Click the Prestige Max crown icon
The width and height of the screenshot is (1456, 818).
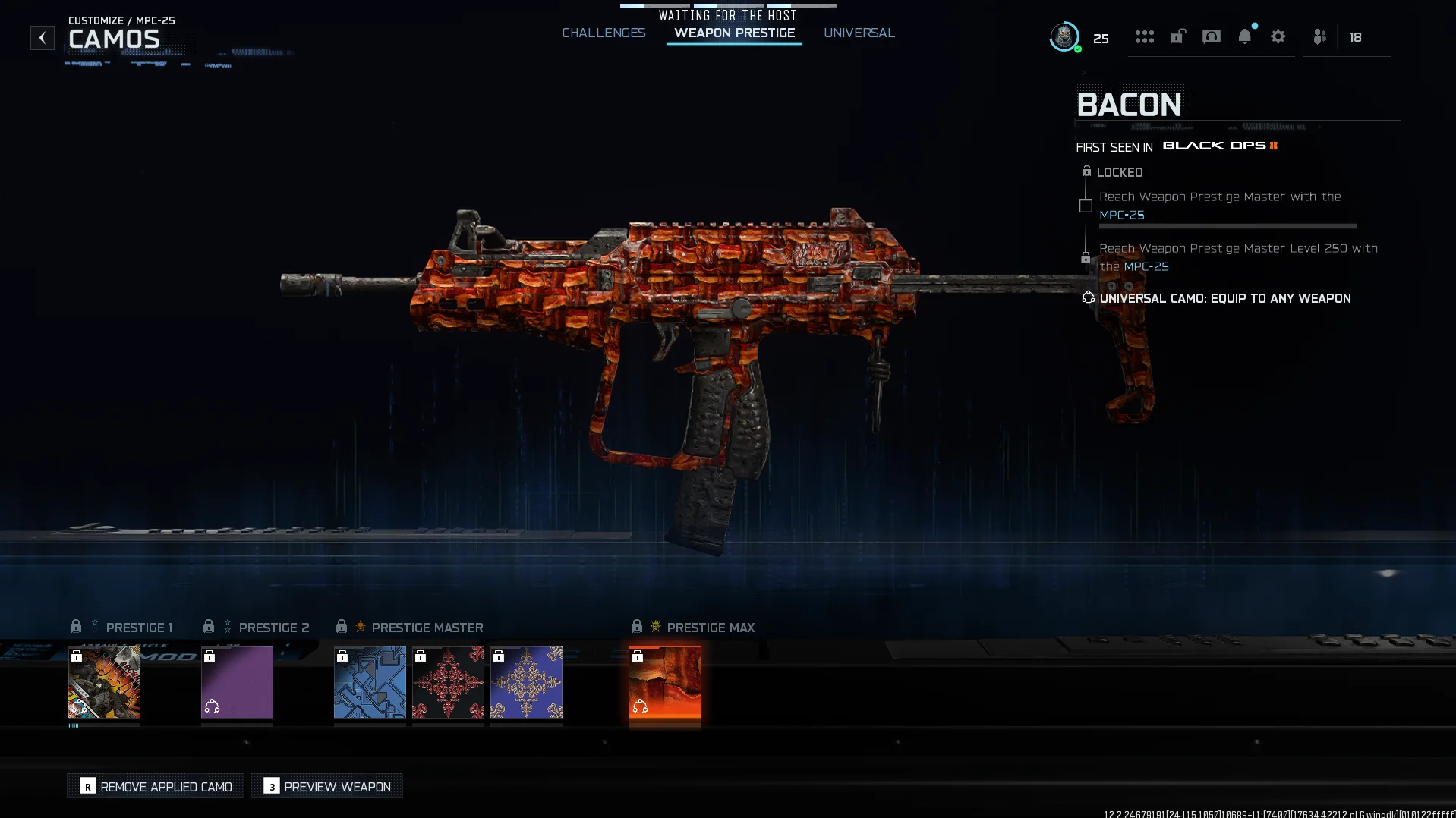click(x=654, y=627)
